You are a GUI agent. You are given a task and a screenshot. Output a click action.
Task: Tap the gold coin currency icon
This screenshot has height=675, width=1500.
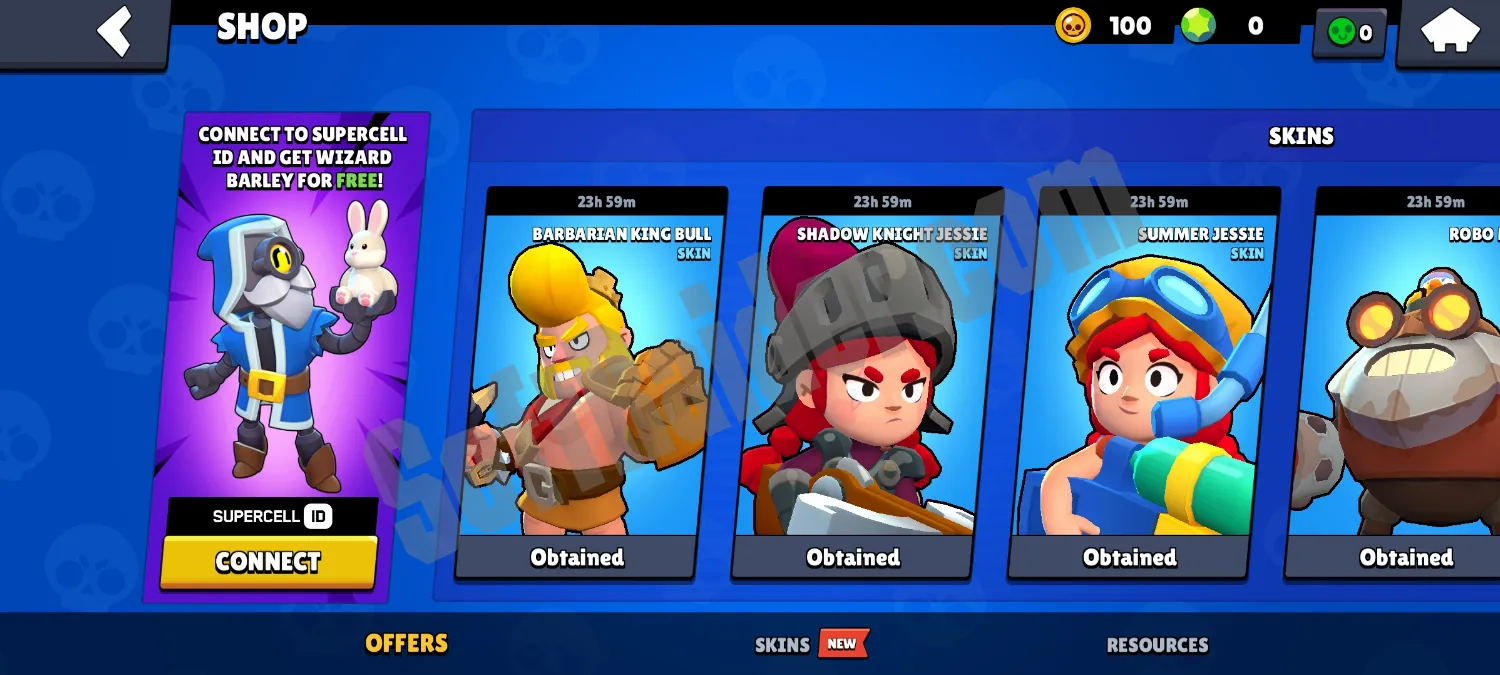[1073, 26]
